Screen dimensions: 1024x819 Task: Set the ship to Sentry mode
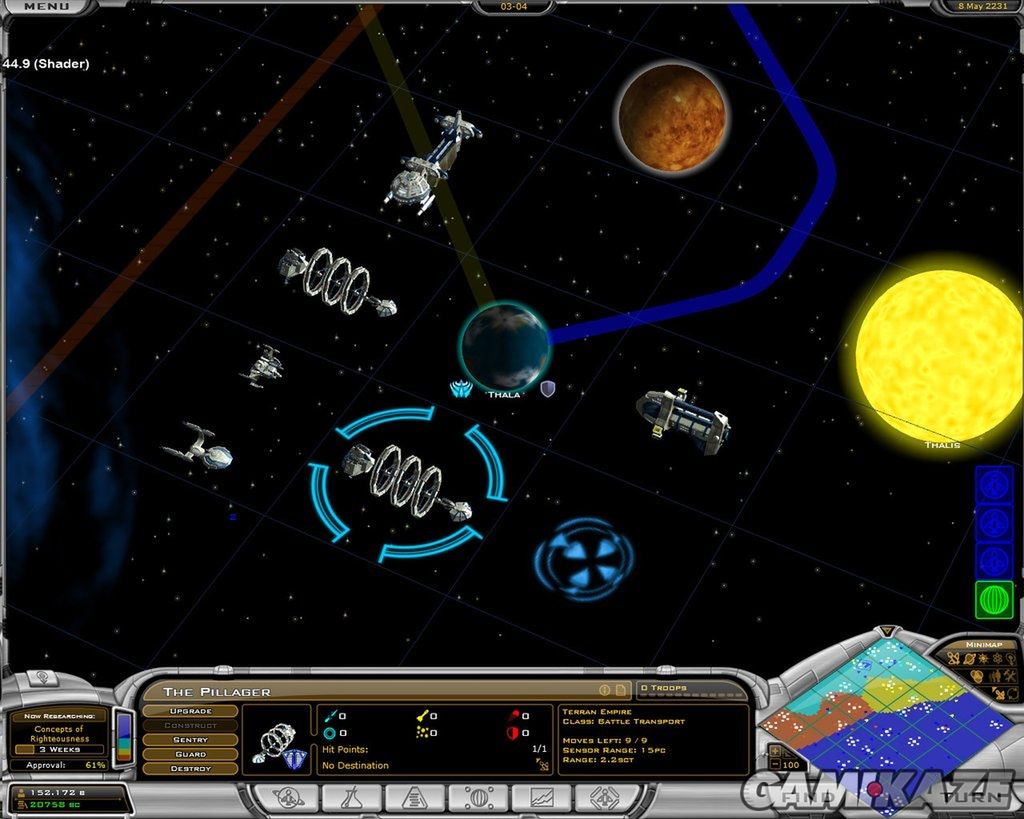click(x=190, y=739)
